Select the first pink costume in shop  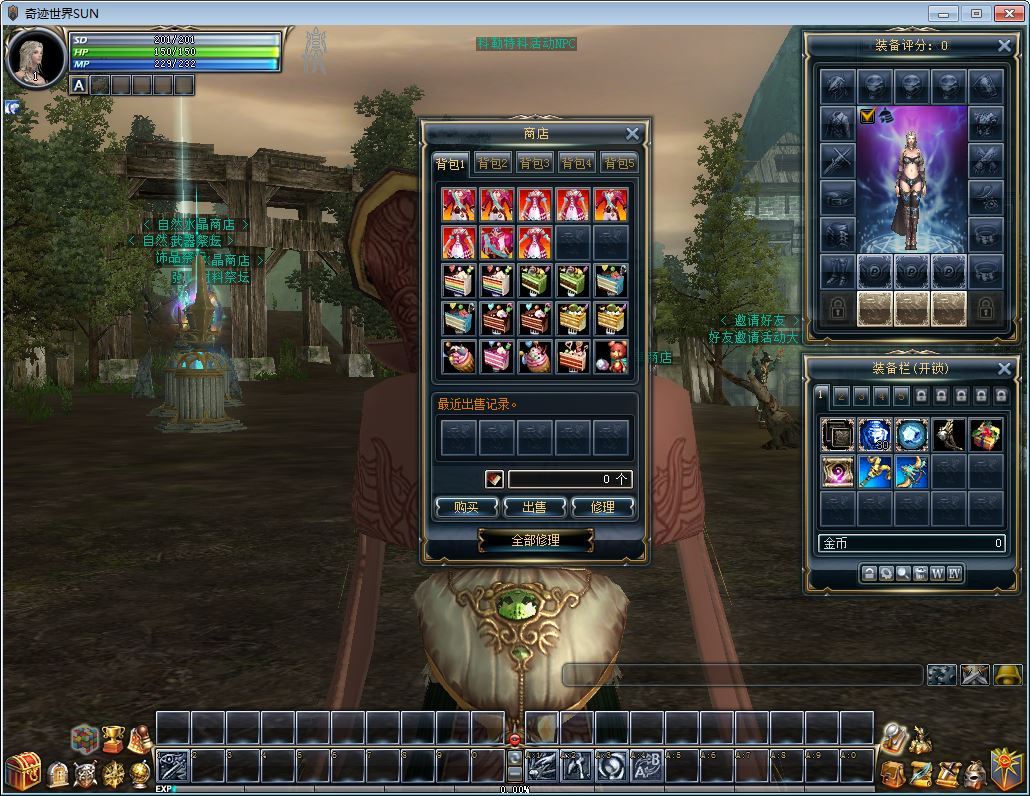pos(459,205)
